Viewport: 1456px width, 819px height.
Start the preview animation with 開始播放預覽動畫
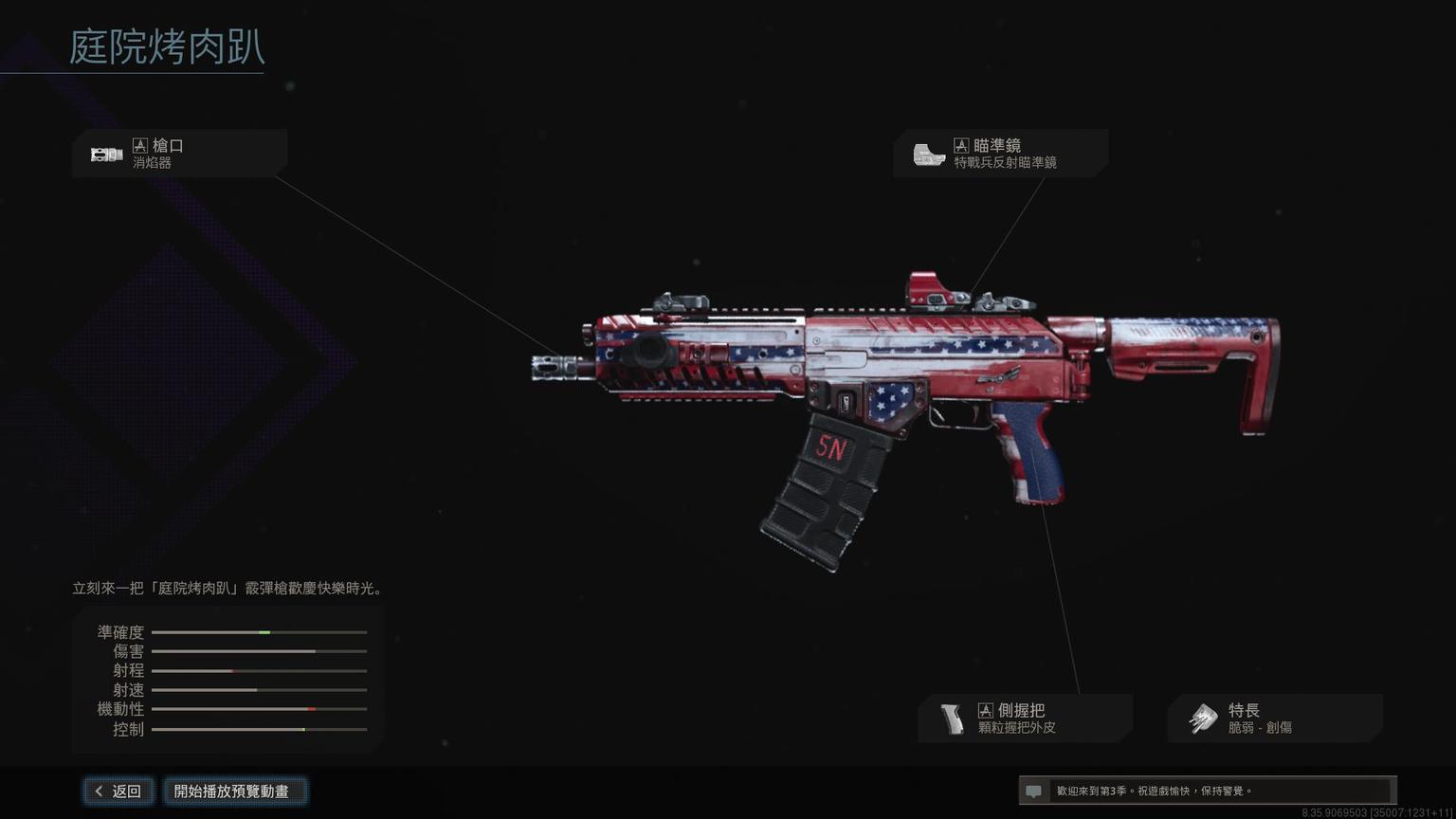coord(234,792)
